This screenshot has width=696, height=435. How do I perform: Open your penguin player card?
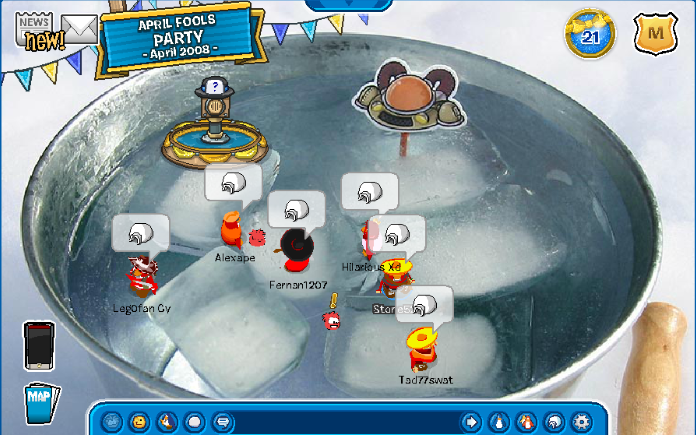(498, 421)
